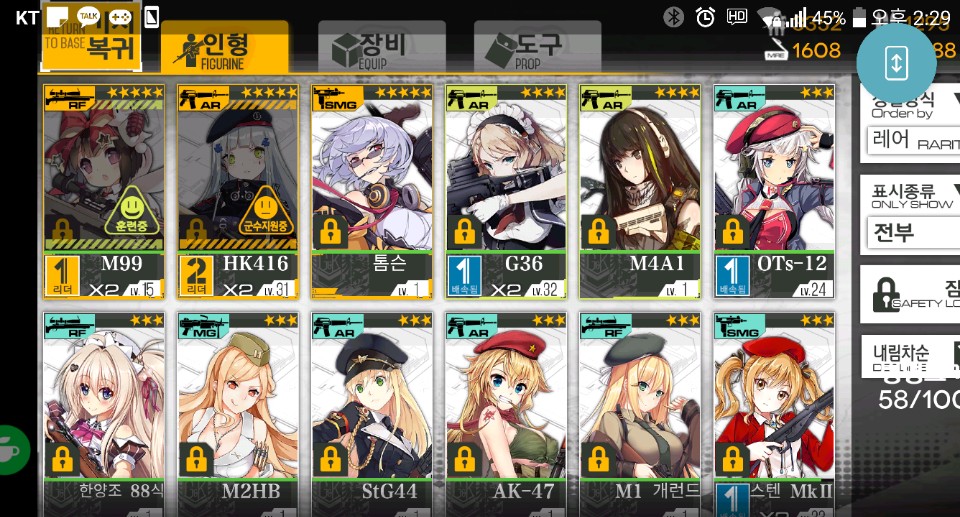The width and height of the screenshot is (960, 517).
Task: Open the Order by 레어 sort dropdown
Action: tap(910, 139)
